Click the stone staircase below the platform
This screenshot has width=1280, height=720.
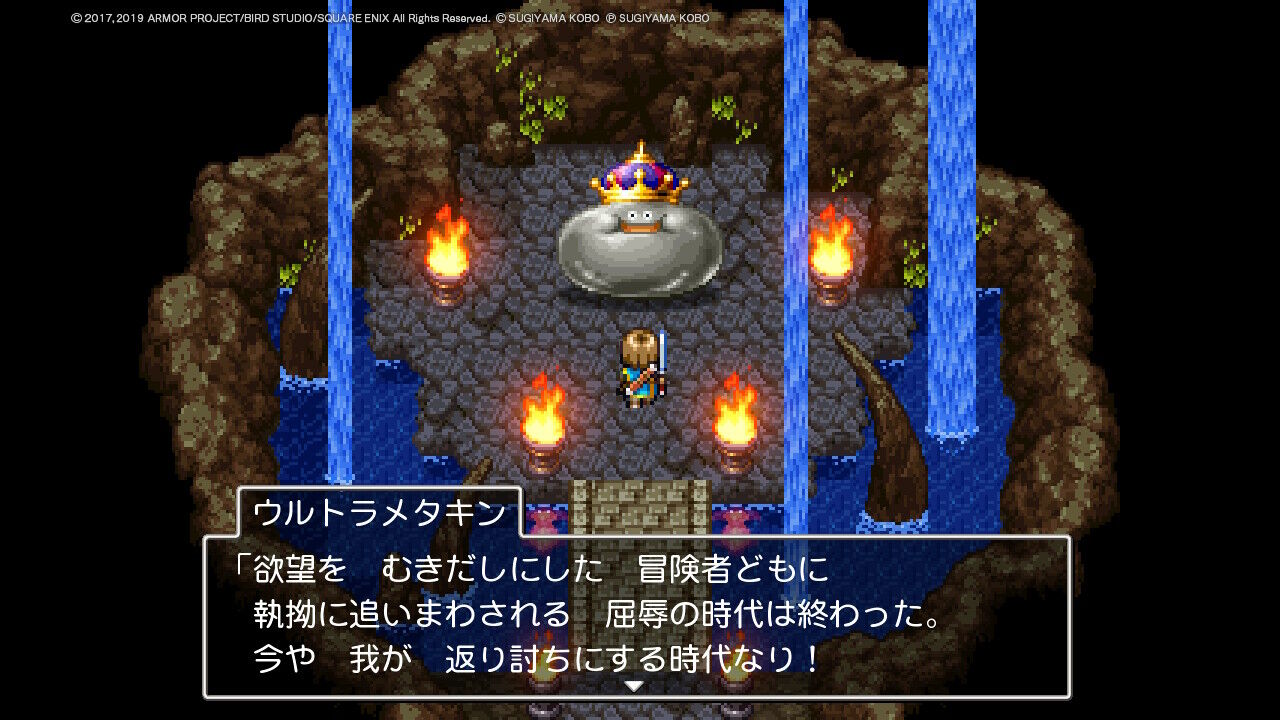pos(640,500)
